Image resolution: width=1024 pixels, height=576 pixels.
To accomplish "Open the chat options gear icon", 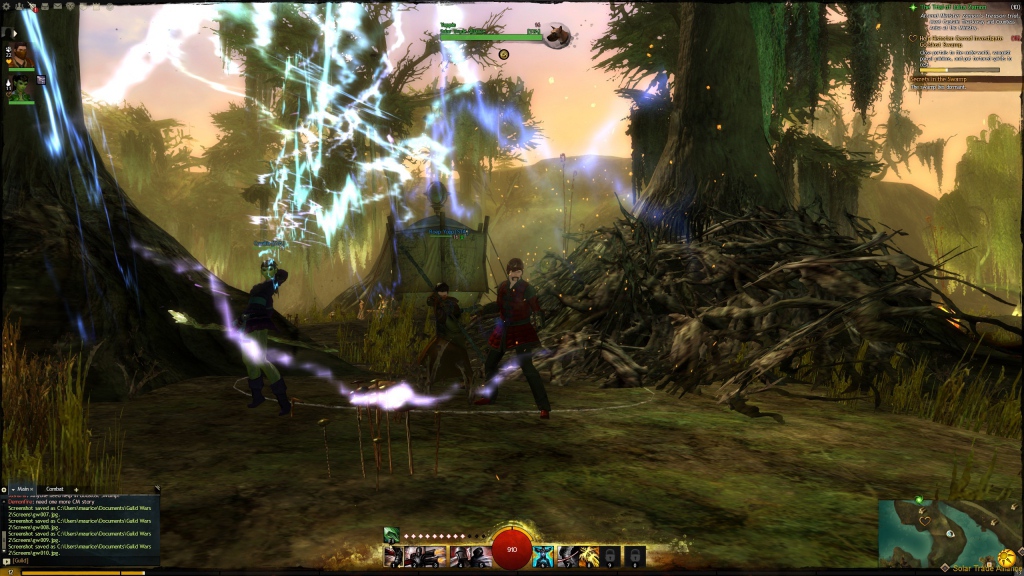I will click(4, 489).
